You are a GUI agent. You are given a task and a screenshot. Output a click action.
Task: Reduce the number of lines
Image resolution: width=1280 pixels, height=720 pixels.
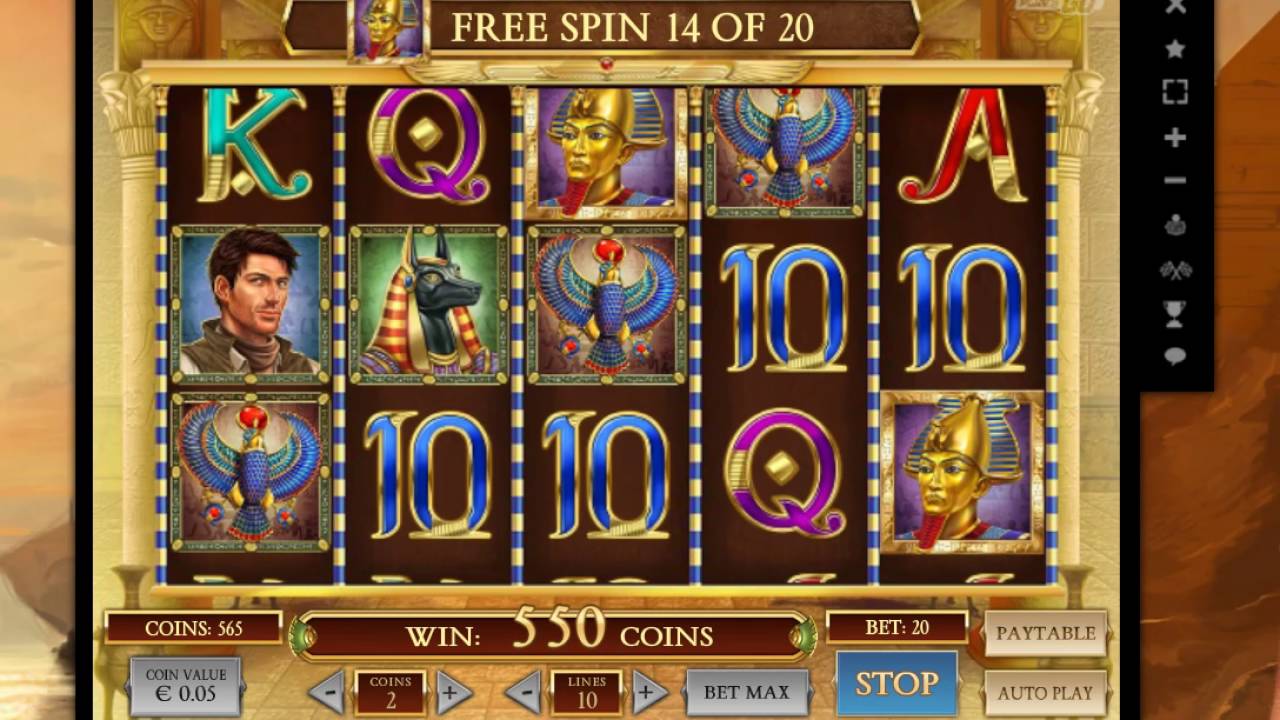click(523, 692)
